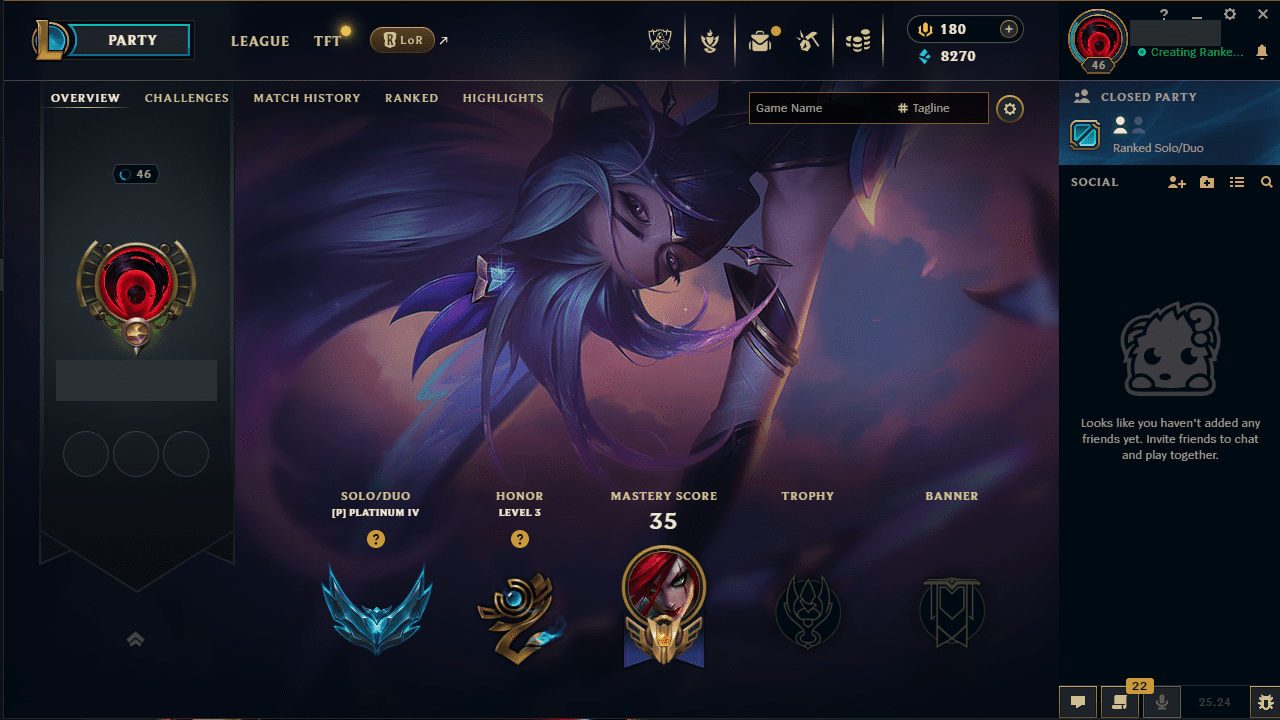Add RP with the plus button
Viewport: 1280px width, 720px height.
pyautogui.click(x=1009, y=29)
